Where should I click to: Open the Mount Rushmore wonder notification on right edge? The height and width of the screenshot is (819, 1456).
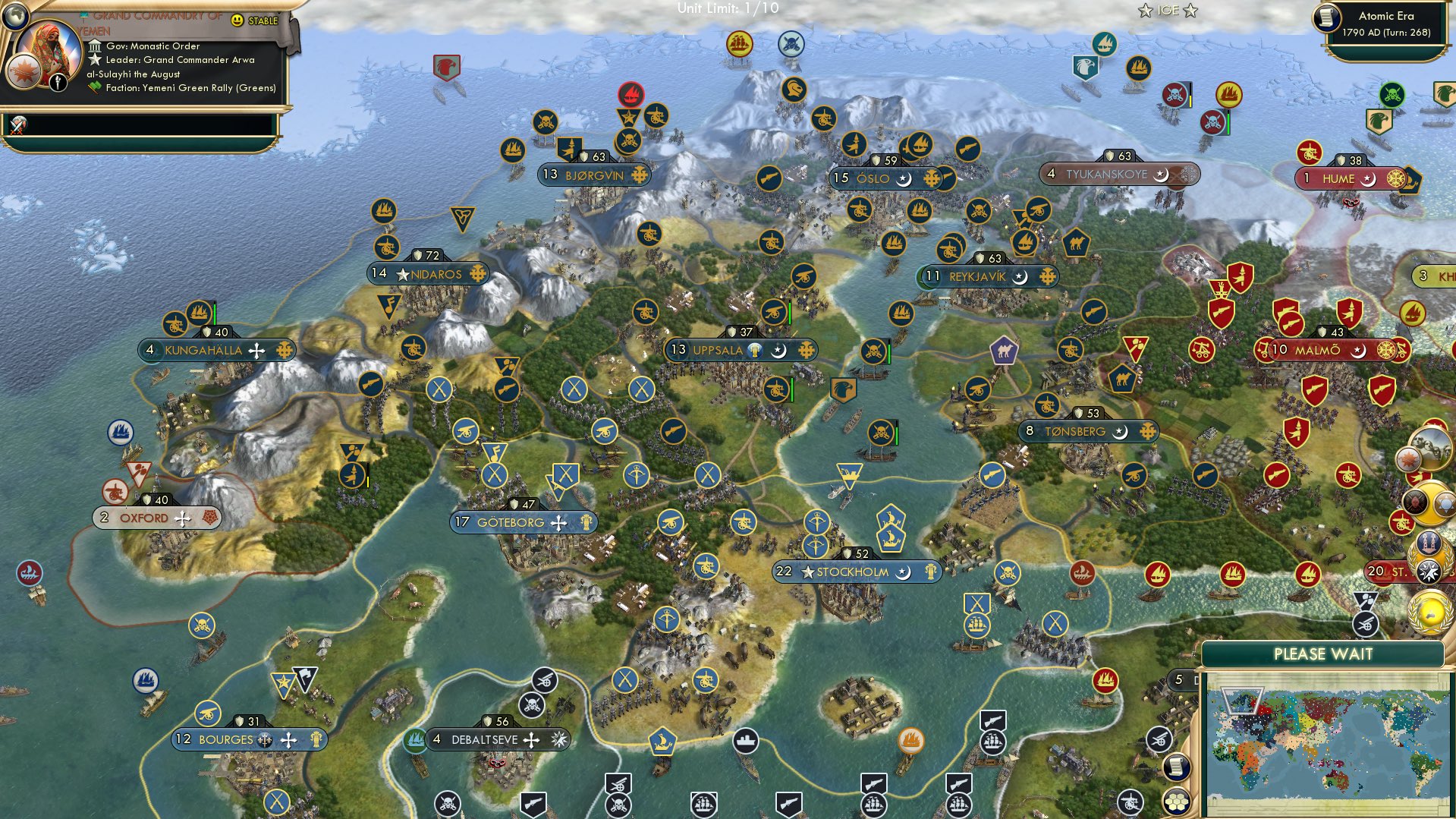pos(1430,447)
